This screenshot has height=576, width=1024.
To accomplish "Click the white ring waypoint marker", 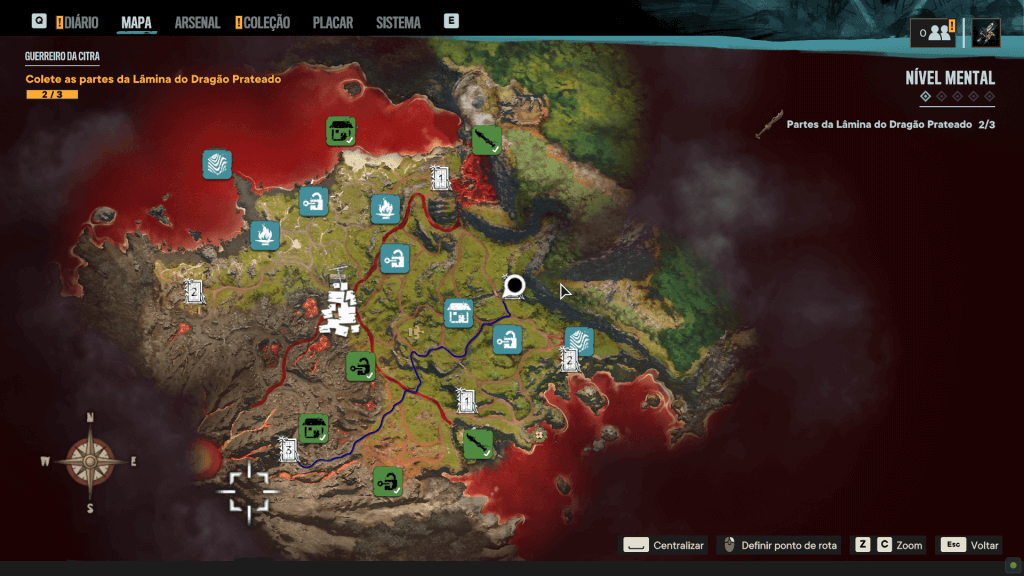I will coord(515,287).
